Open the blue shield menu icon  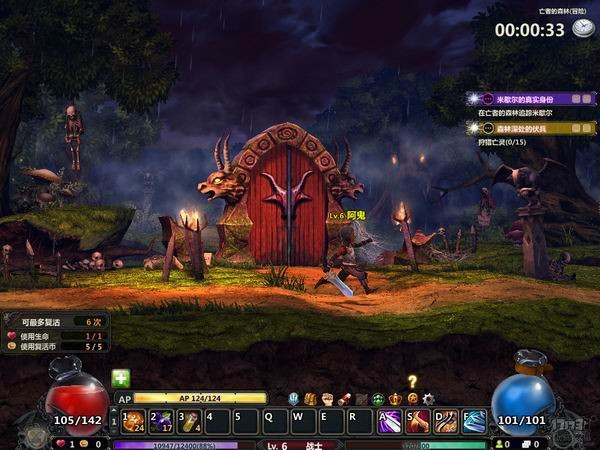pyautogui.click(x=293, y=398)
